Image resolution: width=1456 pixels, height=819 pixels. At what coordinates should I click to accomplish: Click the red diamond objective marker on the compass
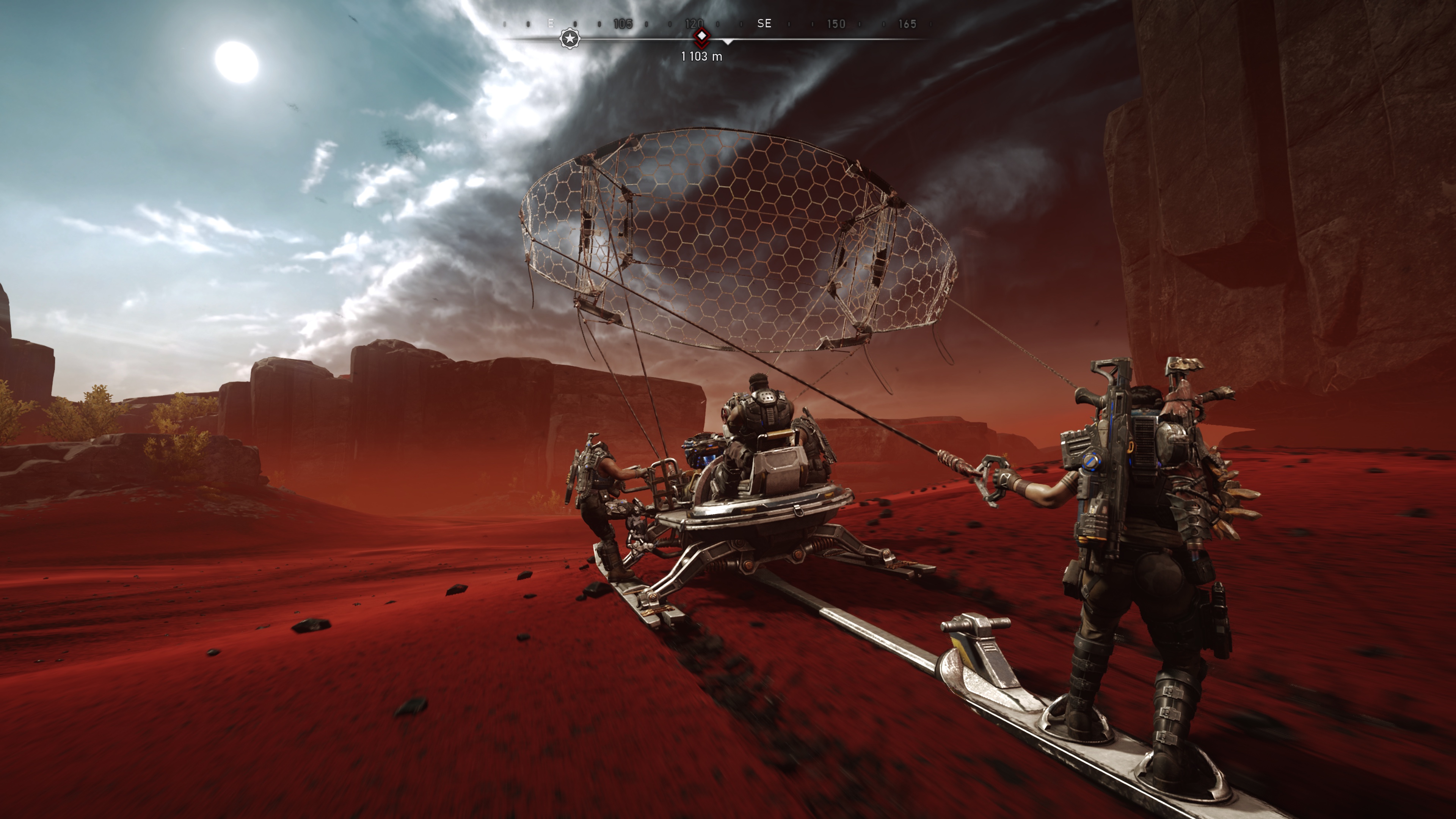pyautogui.click(x=701, y=36)
